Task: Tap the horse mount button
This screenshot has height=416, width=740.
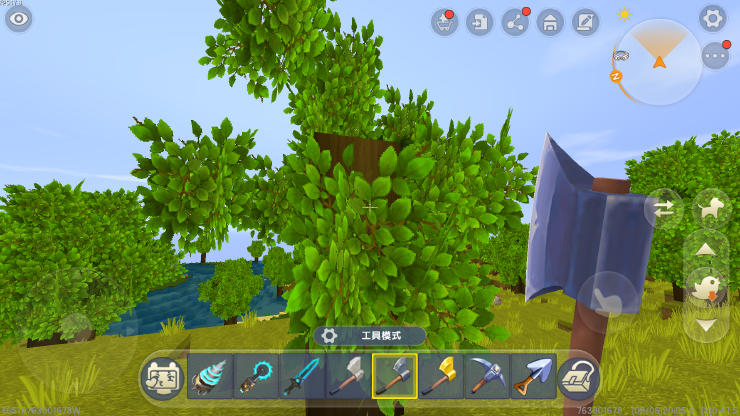Action: point(712,208)
